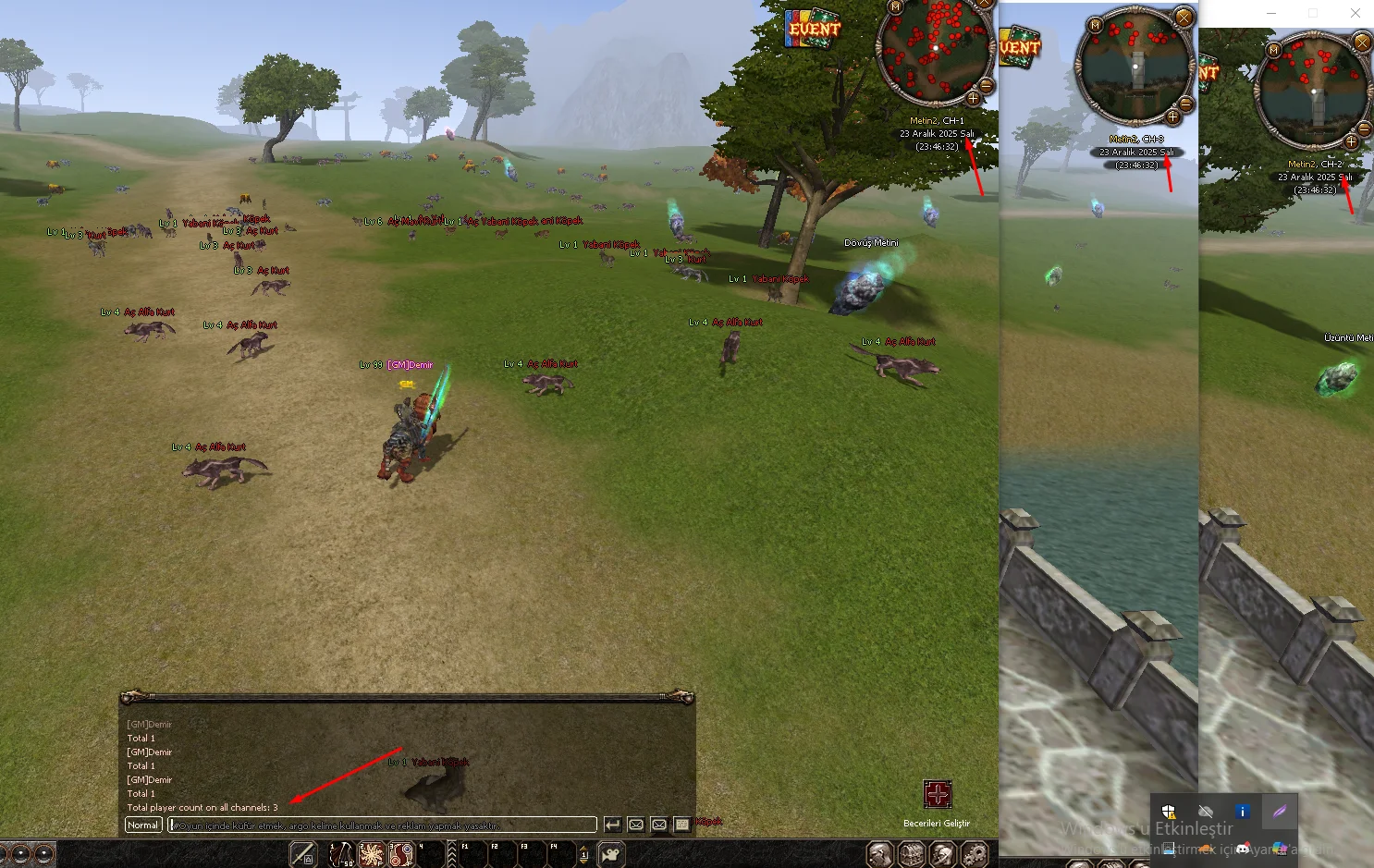This screenshot has width=1374, height=868.
Task: Open the full map from the CH-3 minimap's M button
Action: click(1096, 25)
